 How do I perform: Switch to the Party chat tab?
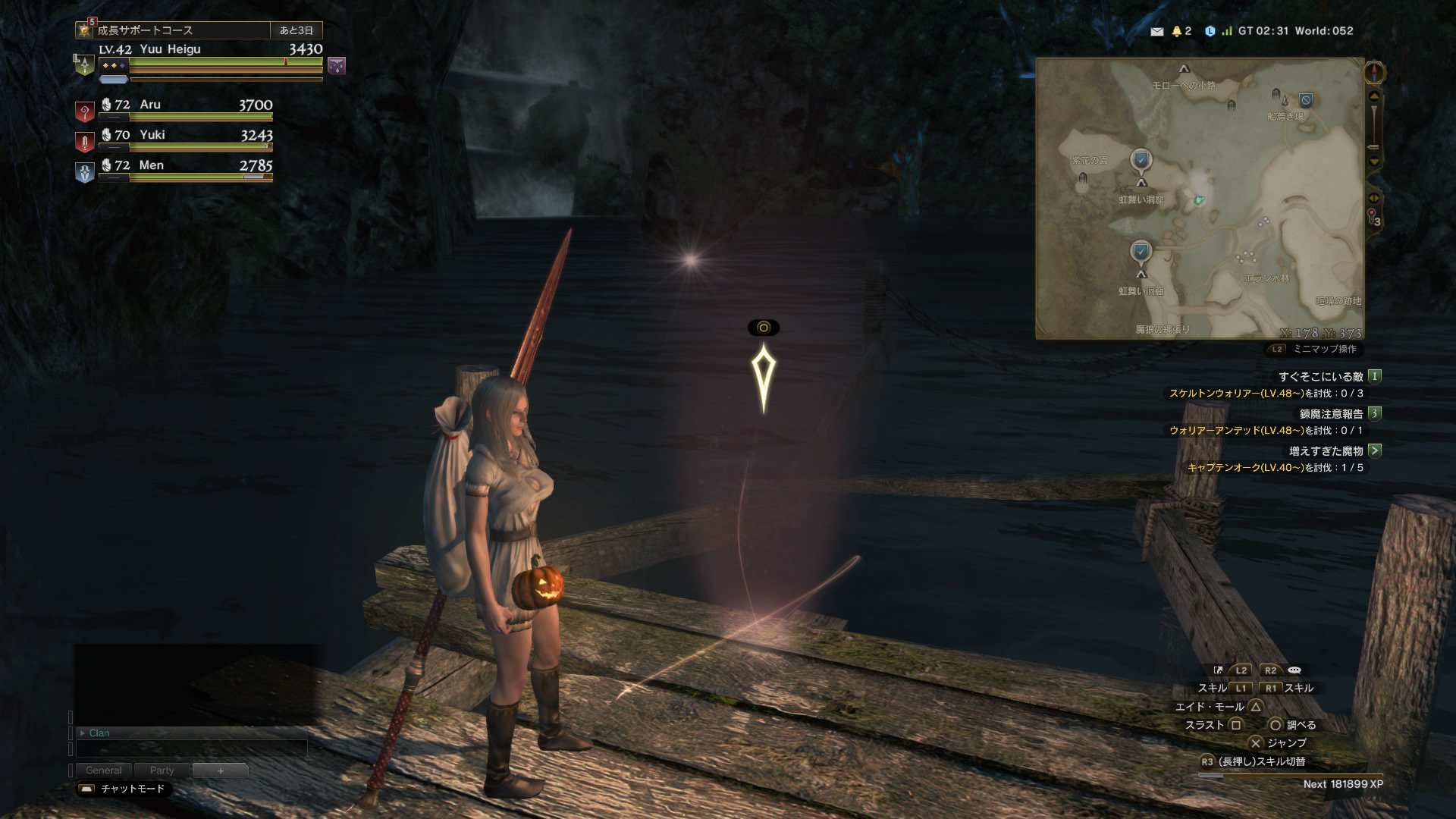[x=162, y=770]
